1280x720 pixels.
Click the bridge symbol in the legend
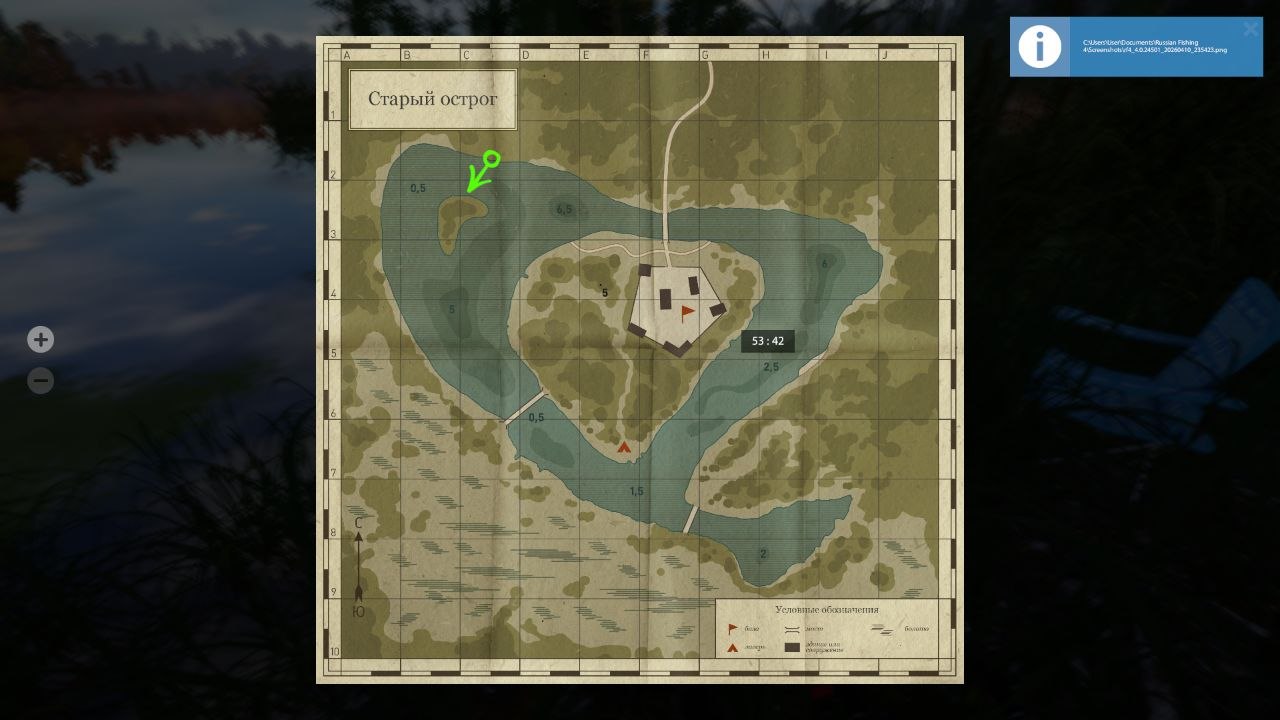791,629
